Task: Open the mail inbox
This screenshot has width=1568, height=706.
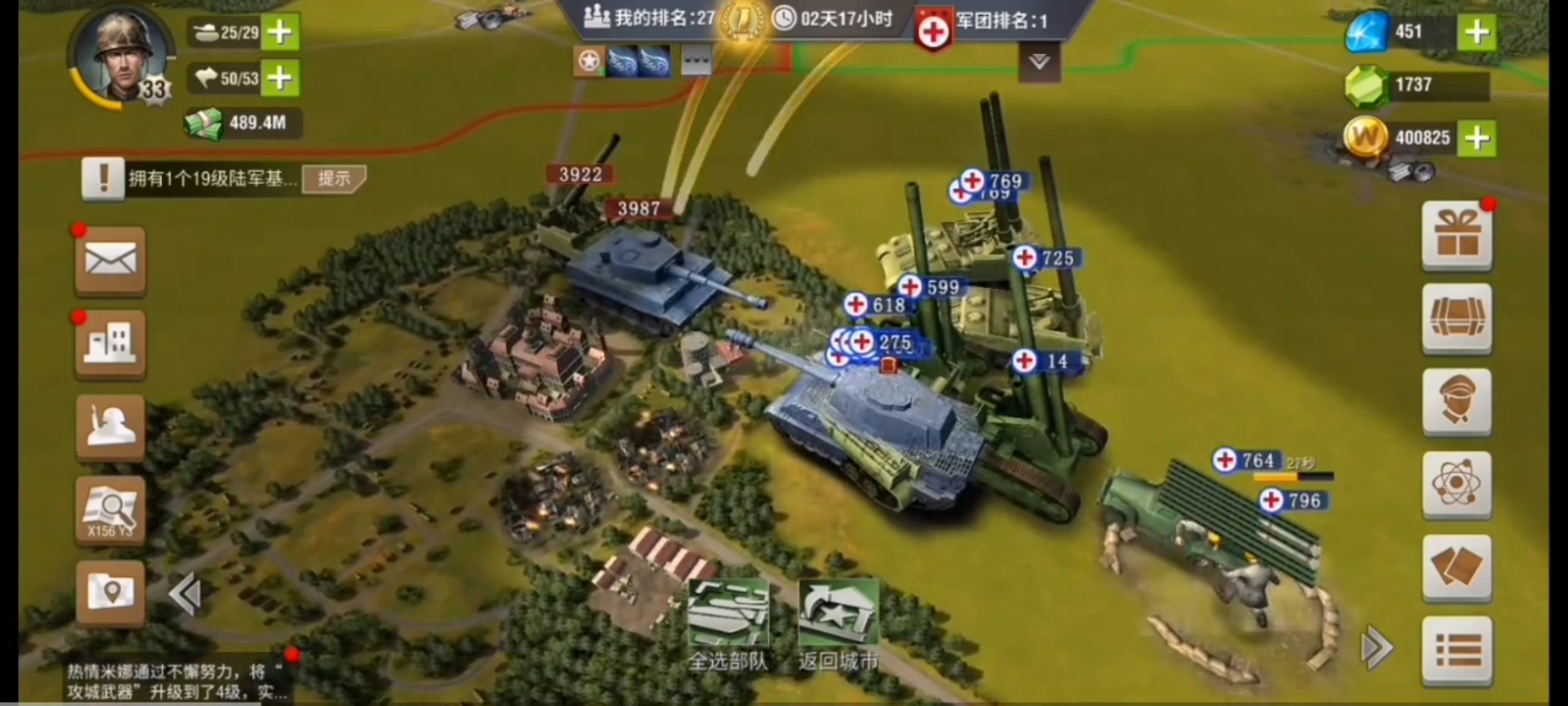Action: 110,261
